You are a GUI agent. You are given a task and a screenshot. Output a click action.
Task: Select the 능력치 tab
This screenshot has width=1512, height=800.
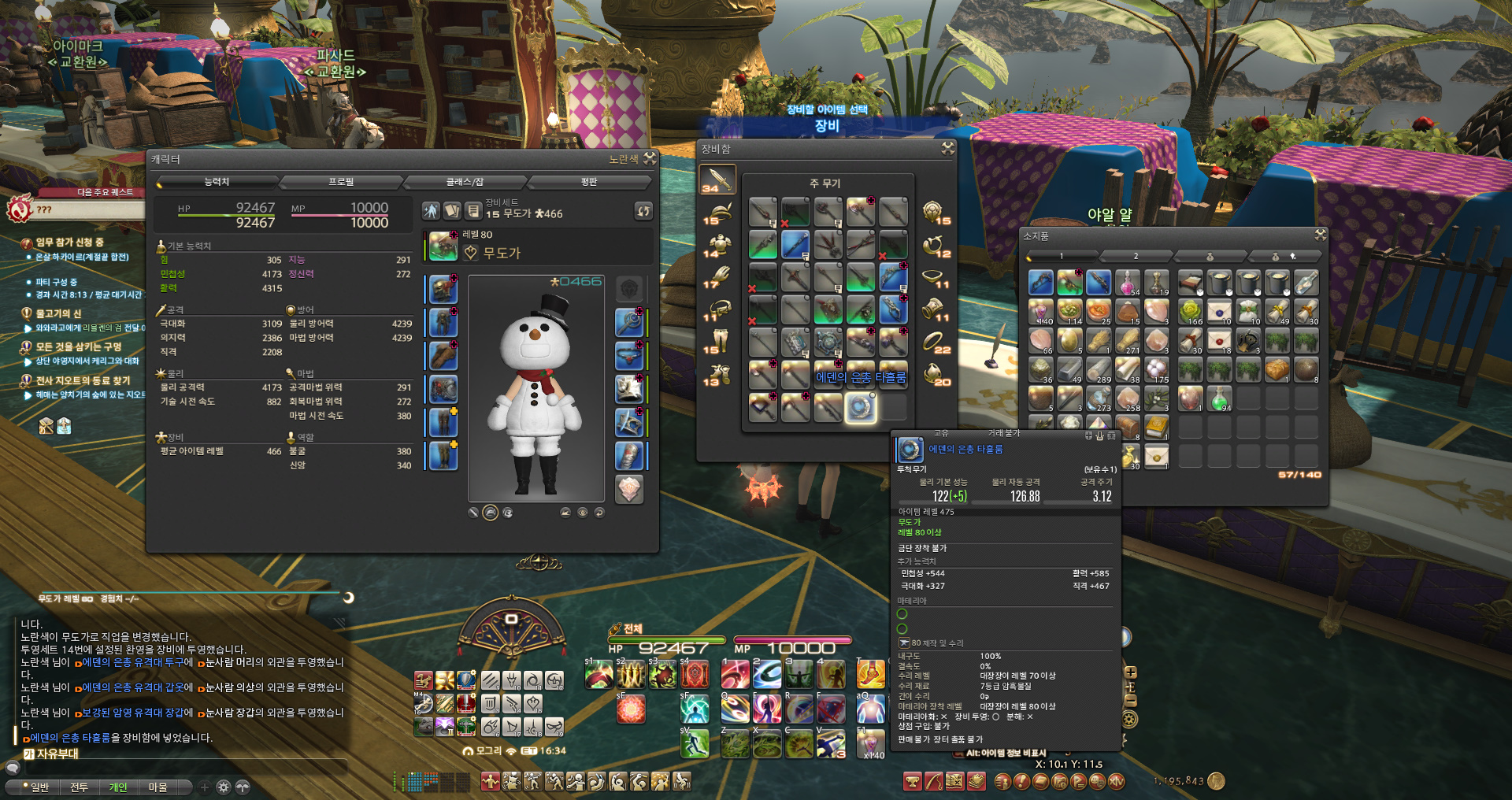pos(217,182)
